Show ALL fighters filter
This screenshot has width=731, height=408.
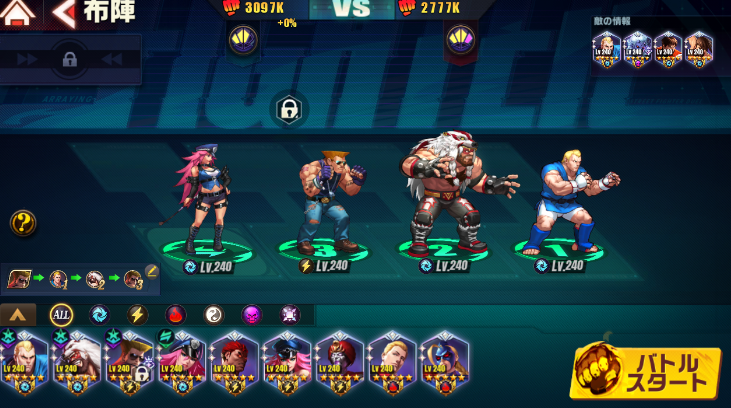click(61, 315)
